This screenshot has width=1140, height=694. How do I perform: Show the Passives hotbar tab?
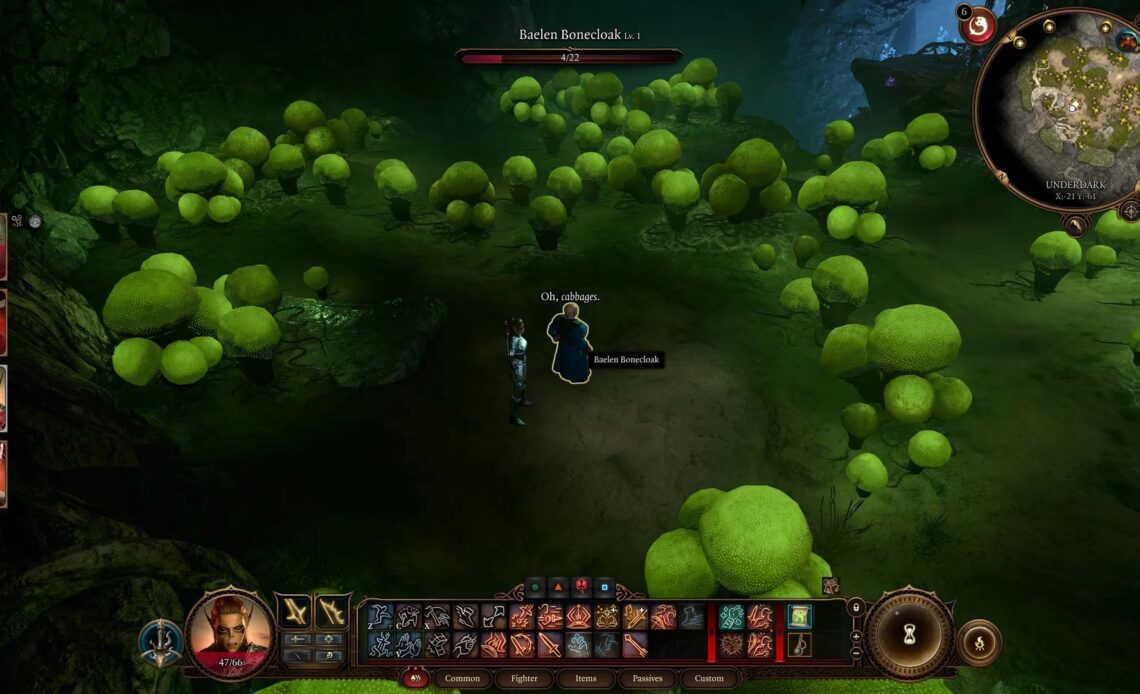point(647,678)
